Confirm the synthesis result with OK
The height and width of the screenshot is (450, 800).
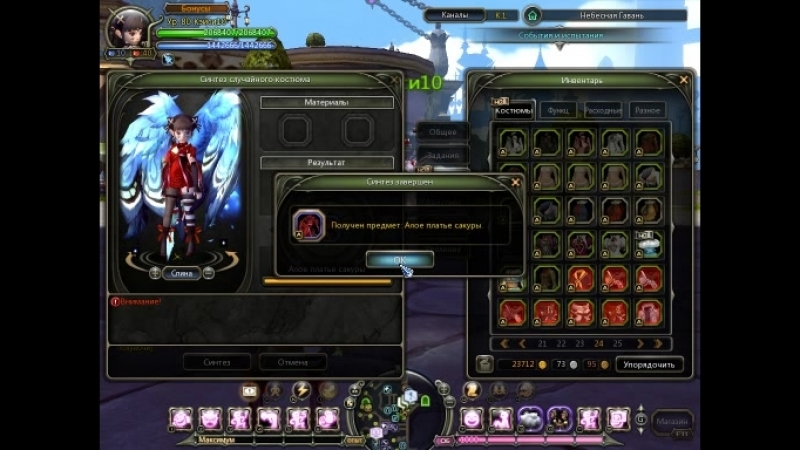click(399, 260)
